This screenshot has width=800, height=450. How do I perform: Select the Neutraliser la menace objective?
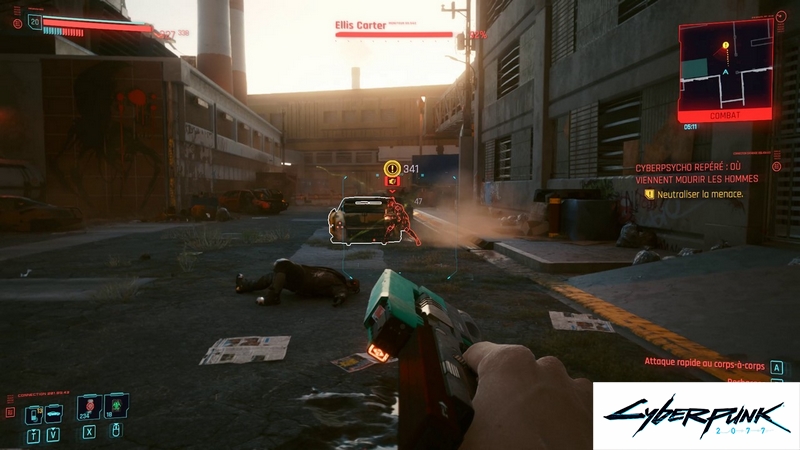point(700,194)
